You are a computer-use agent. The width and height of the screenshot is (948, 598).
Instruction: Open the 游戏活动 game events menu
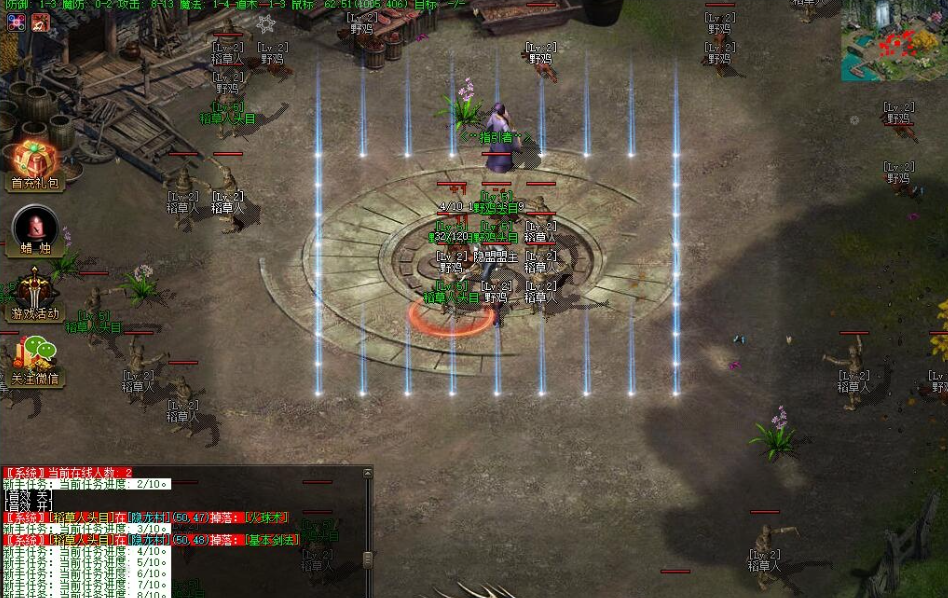click(x=35, y=295)
